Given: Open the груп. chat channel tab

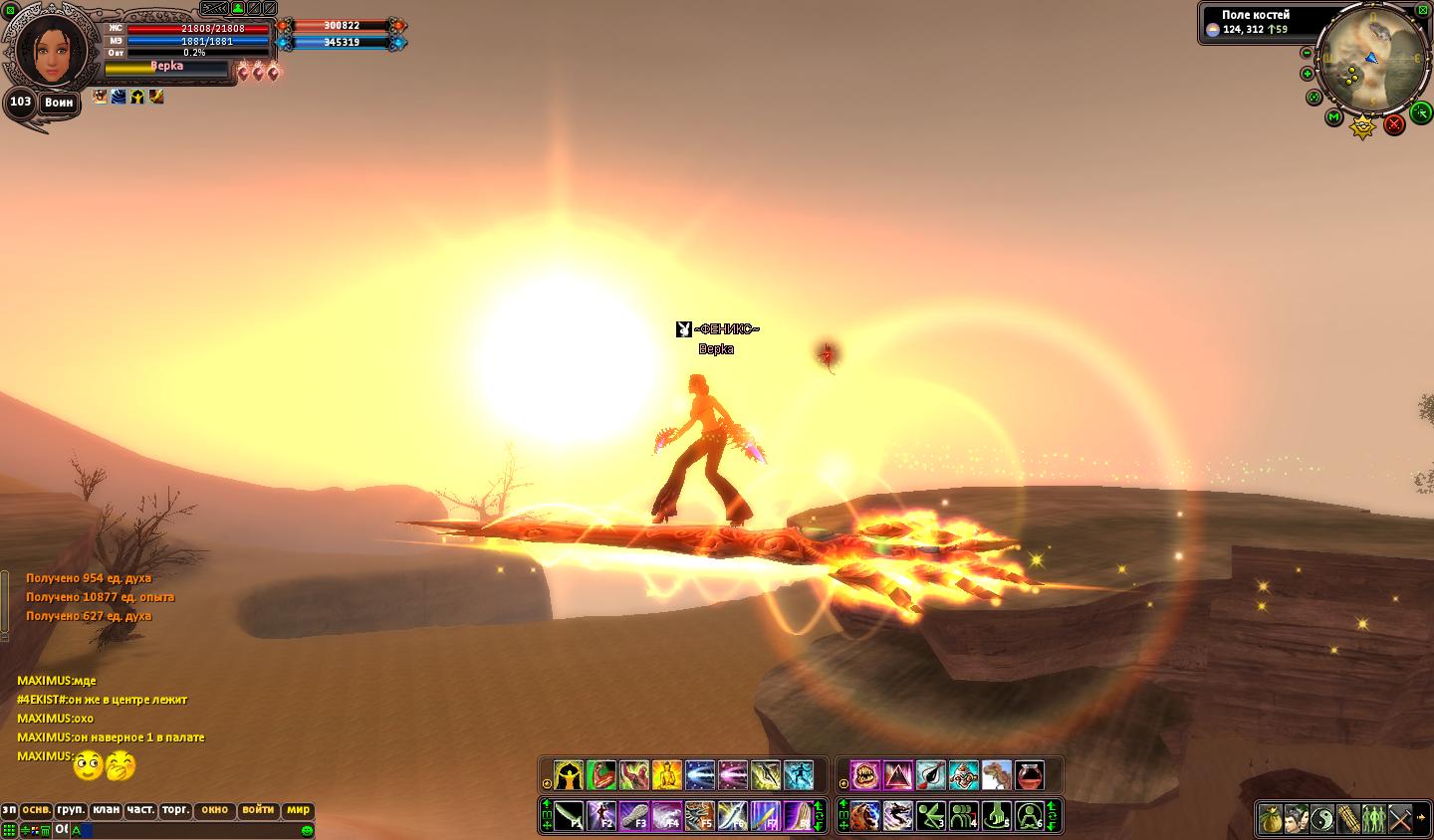Looking at the screenshot, I should tap(71, 810).
